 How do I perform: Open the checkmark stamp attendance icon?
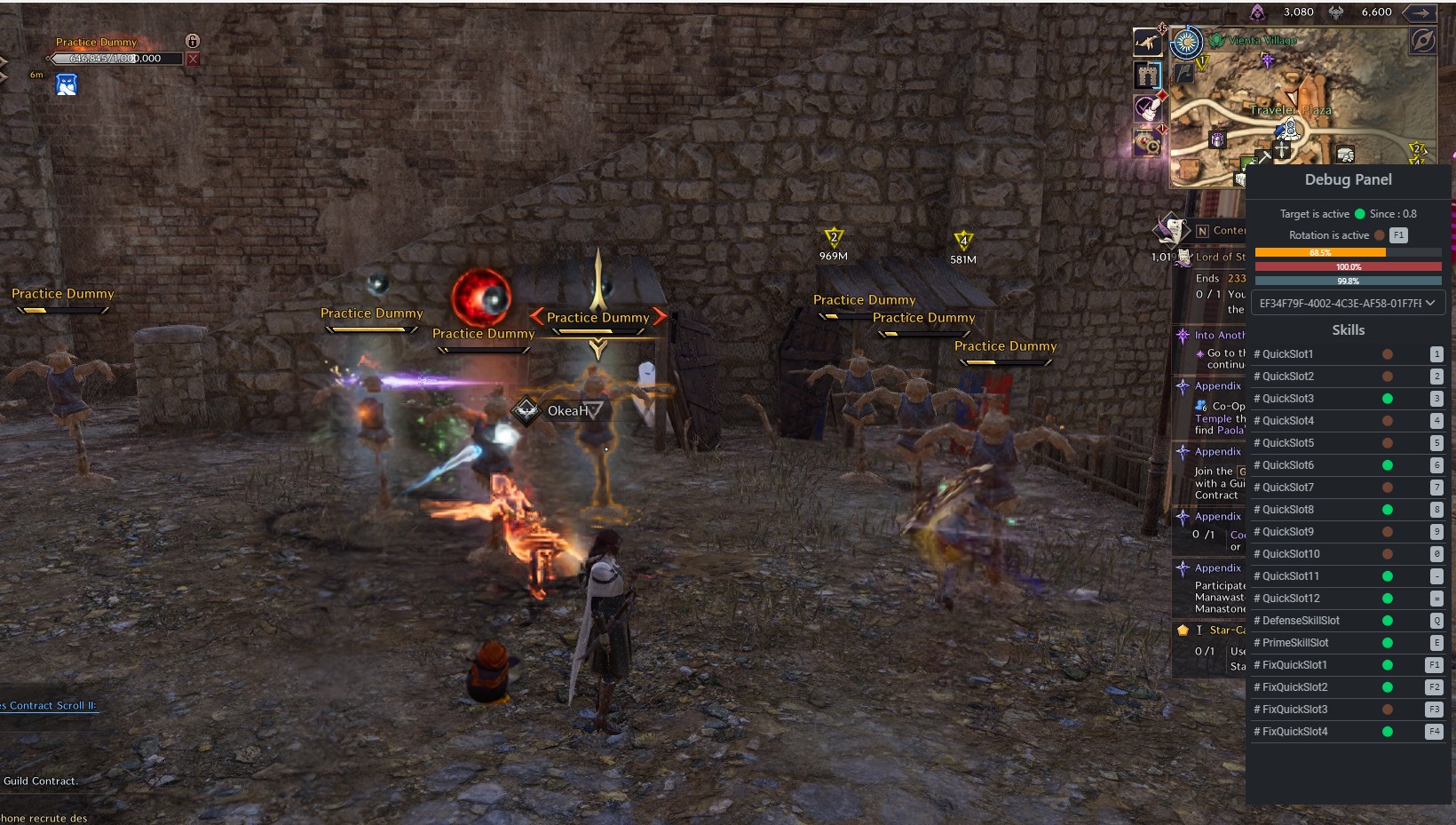coord(1147,108)
